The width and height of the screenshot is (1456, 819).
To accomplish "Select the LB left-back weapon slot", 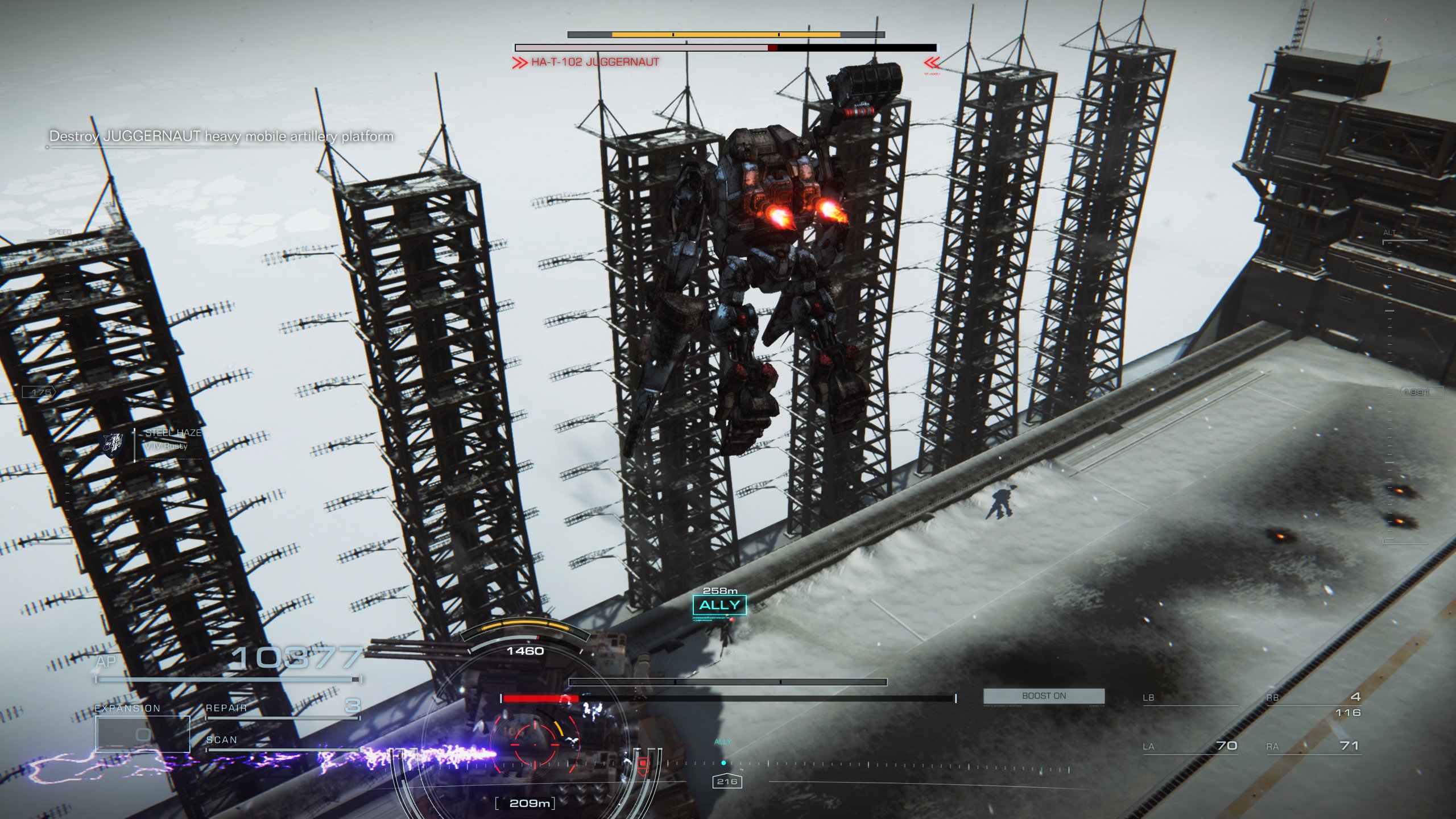I will point(1190,698).
